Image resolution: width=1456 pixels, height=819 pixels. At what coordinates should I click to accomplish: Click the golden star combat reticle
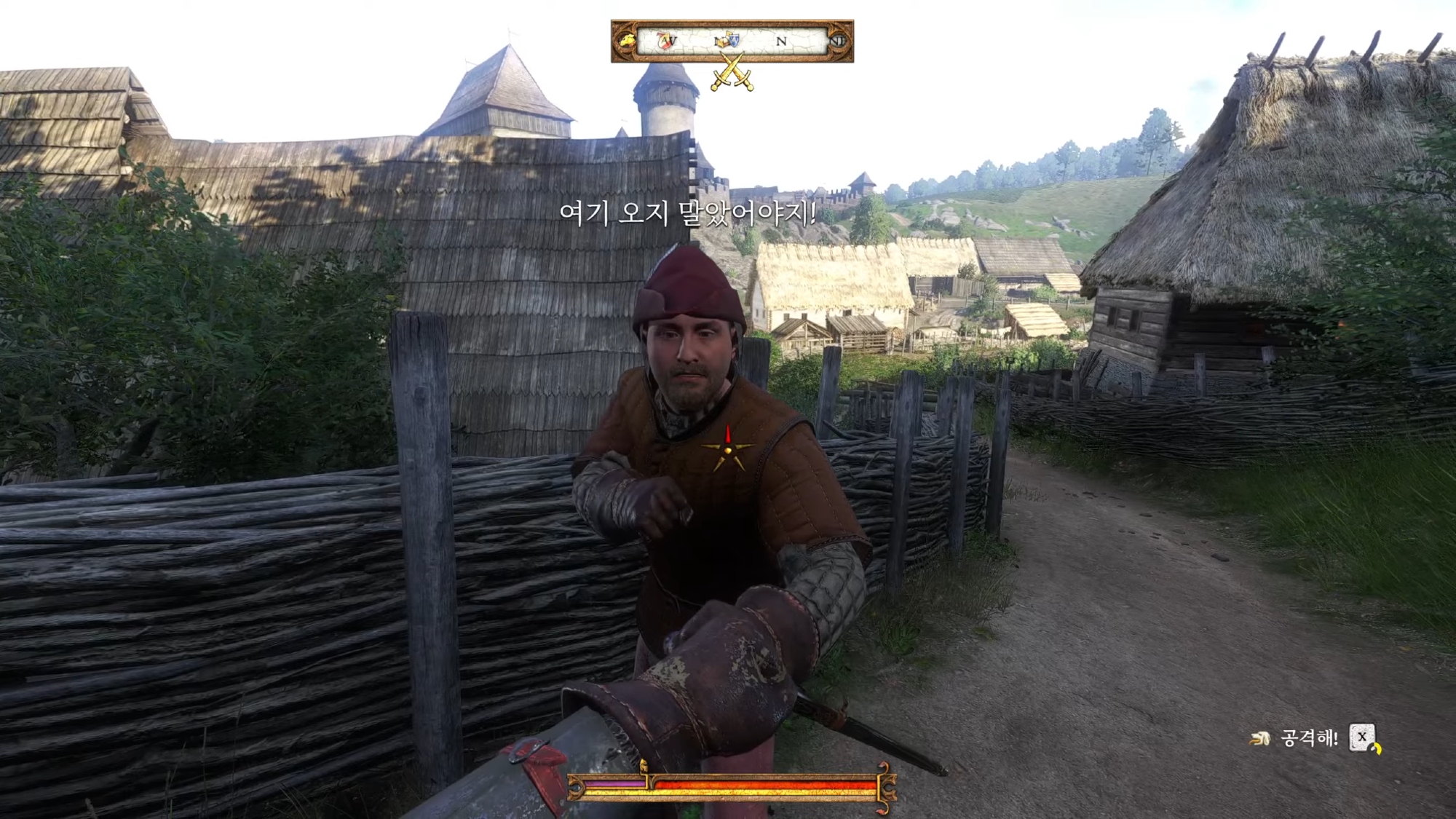[x=727, y=451]
